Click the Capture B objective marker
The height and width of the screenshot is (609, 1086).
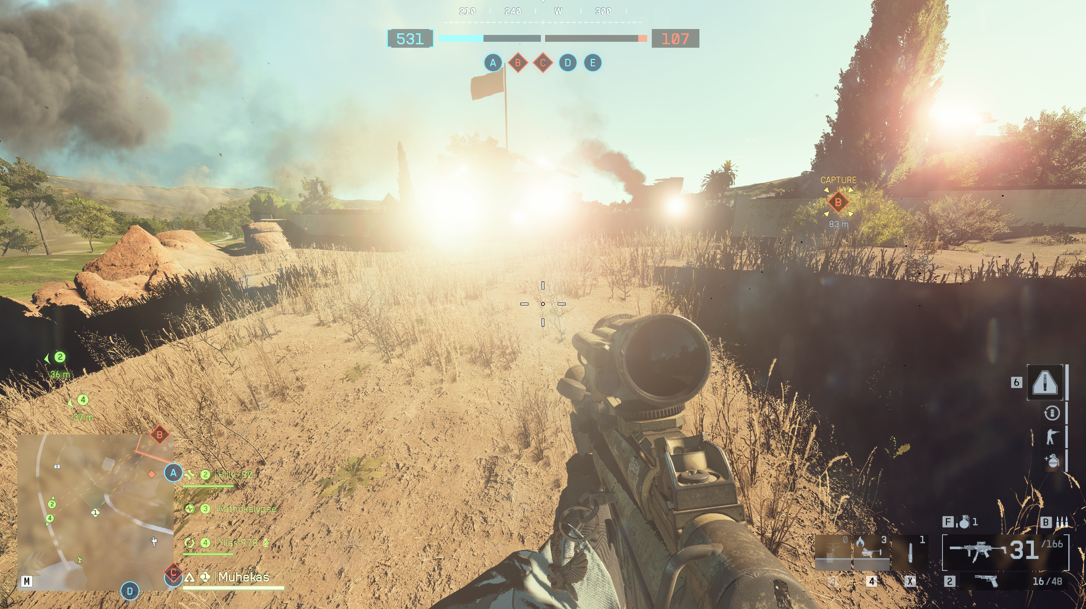[x=838, y=202]
